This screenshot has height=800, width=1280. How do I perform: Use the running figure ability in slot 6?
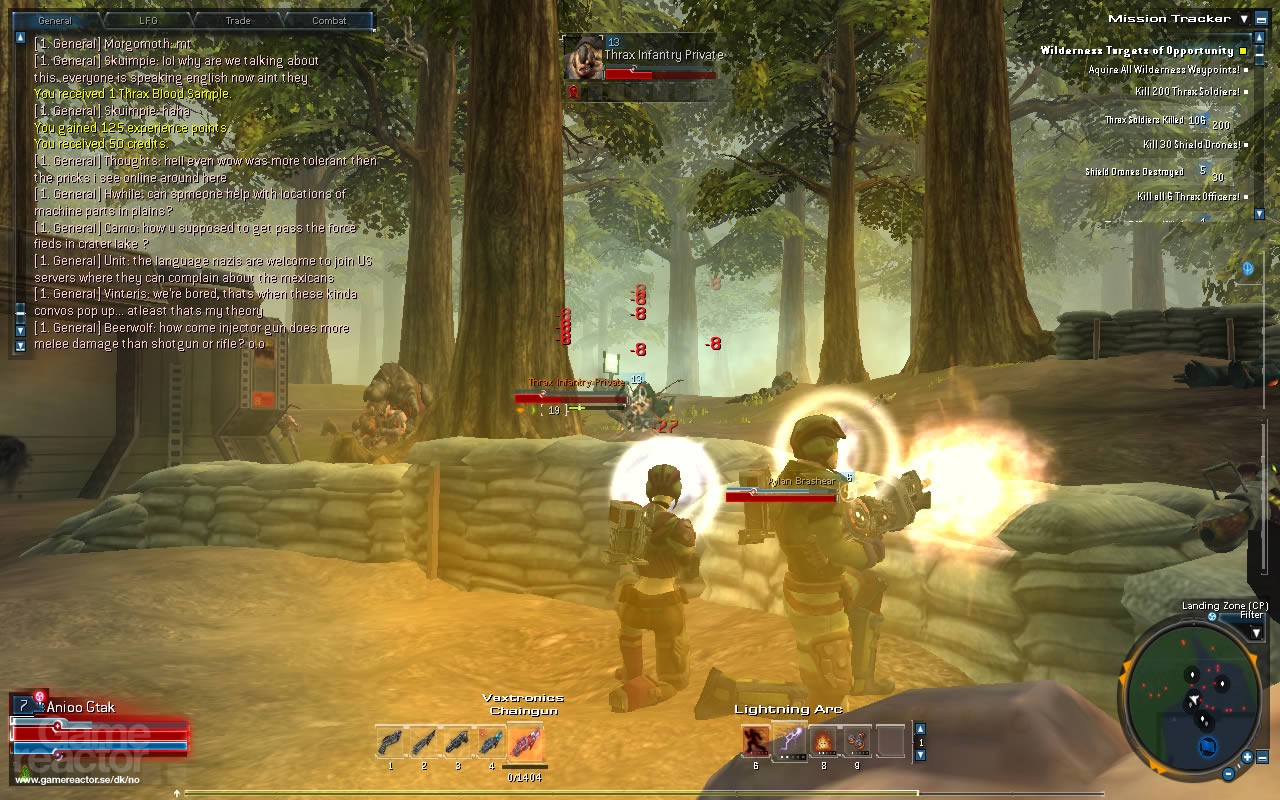coord(756,741)
